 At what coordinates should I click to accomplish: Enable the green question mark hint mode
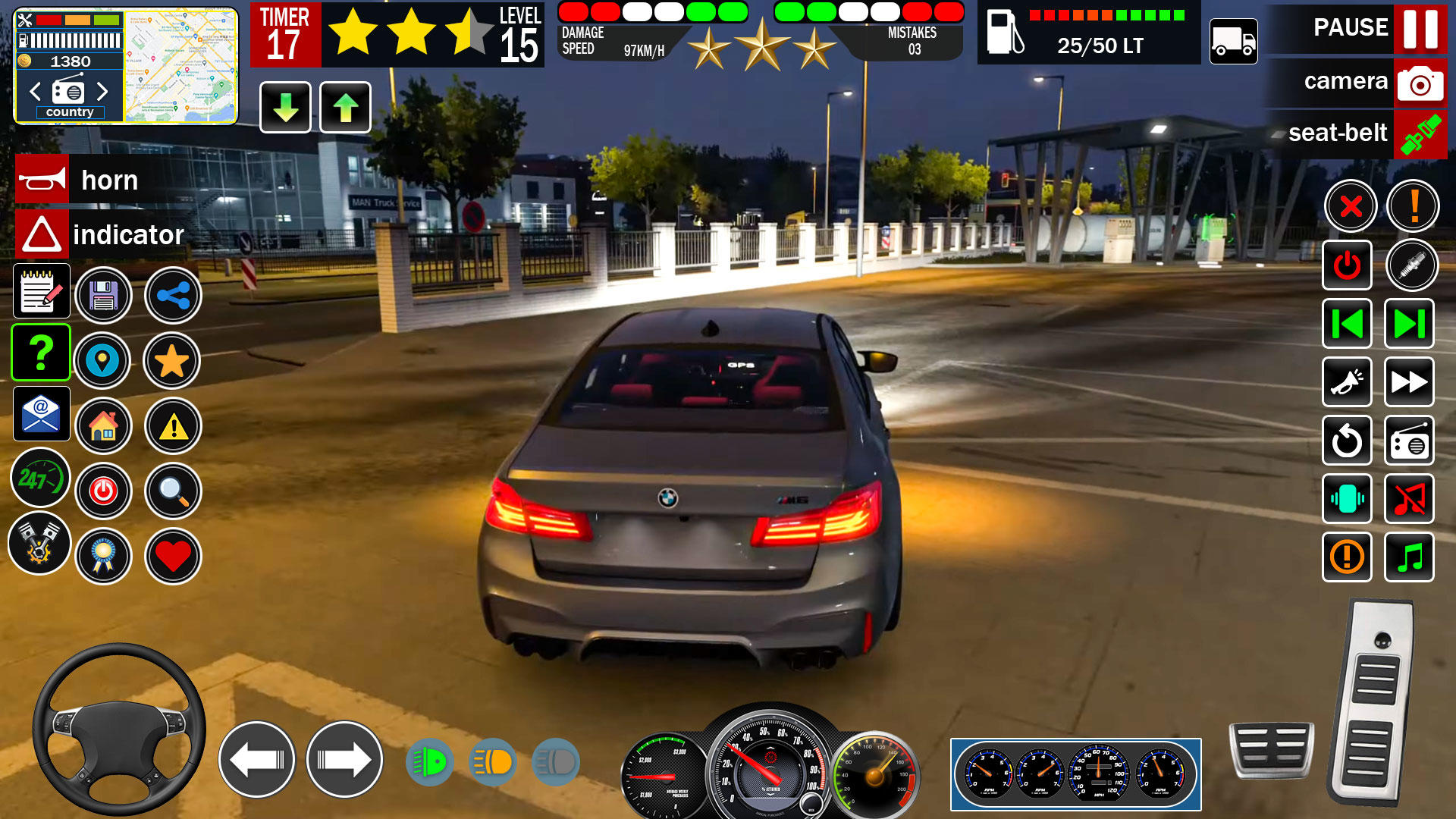pyautogui.click(x=40, y=352)
